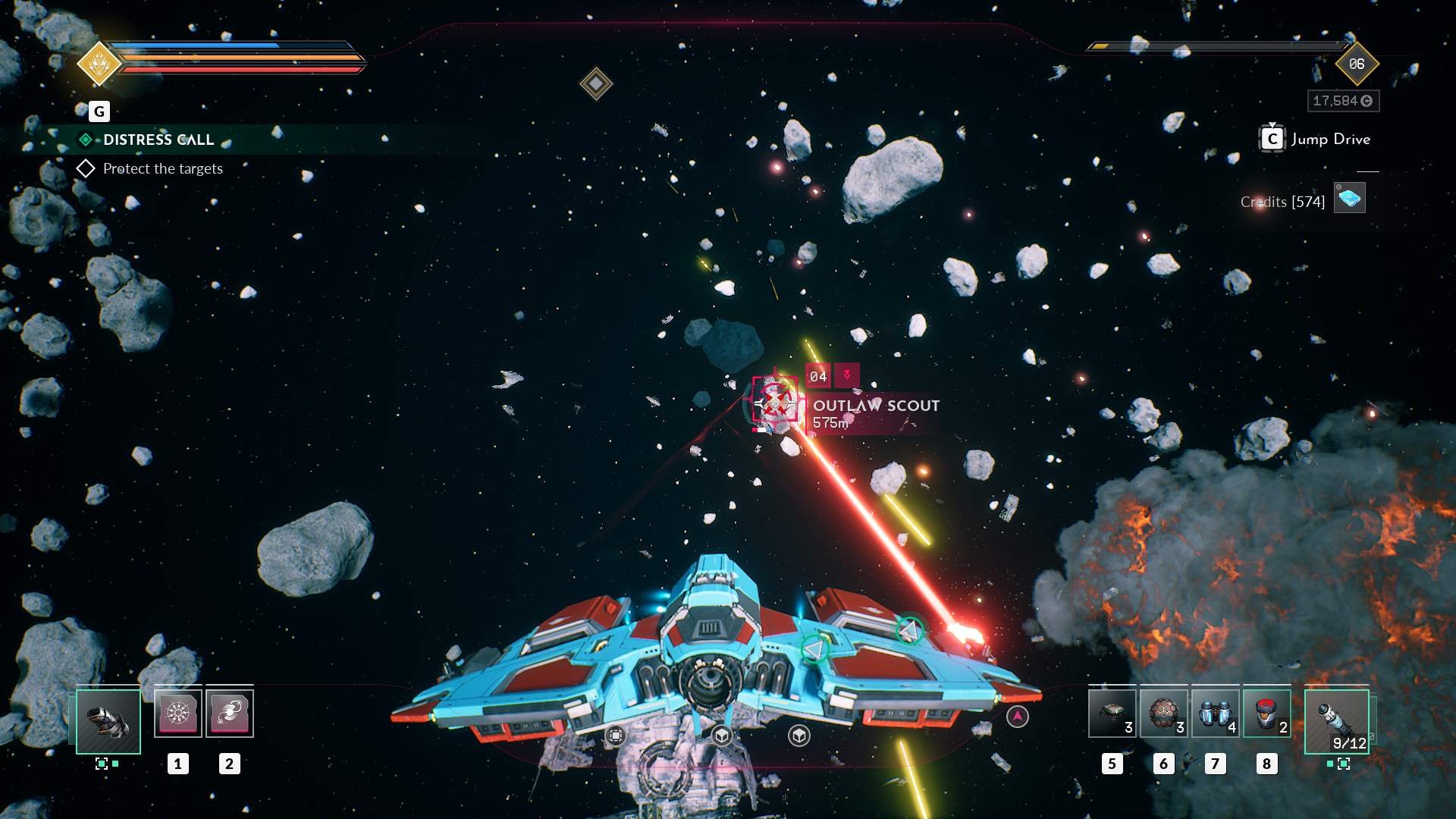Toggle the diamond objective marker beside Protect the targets

86,168
